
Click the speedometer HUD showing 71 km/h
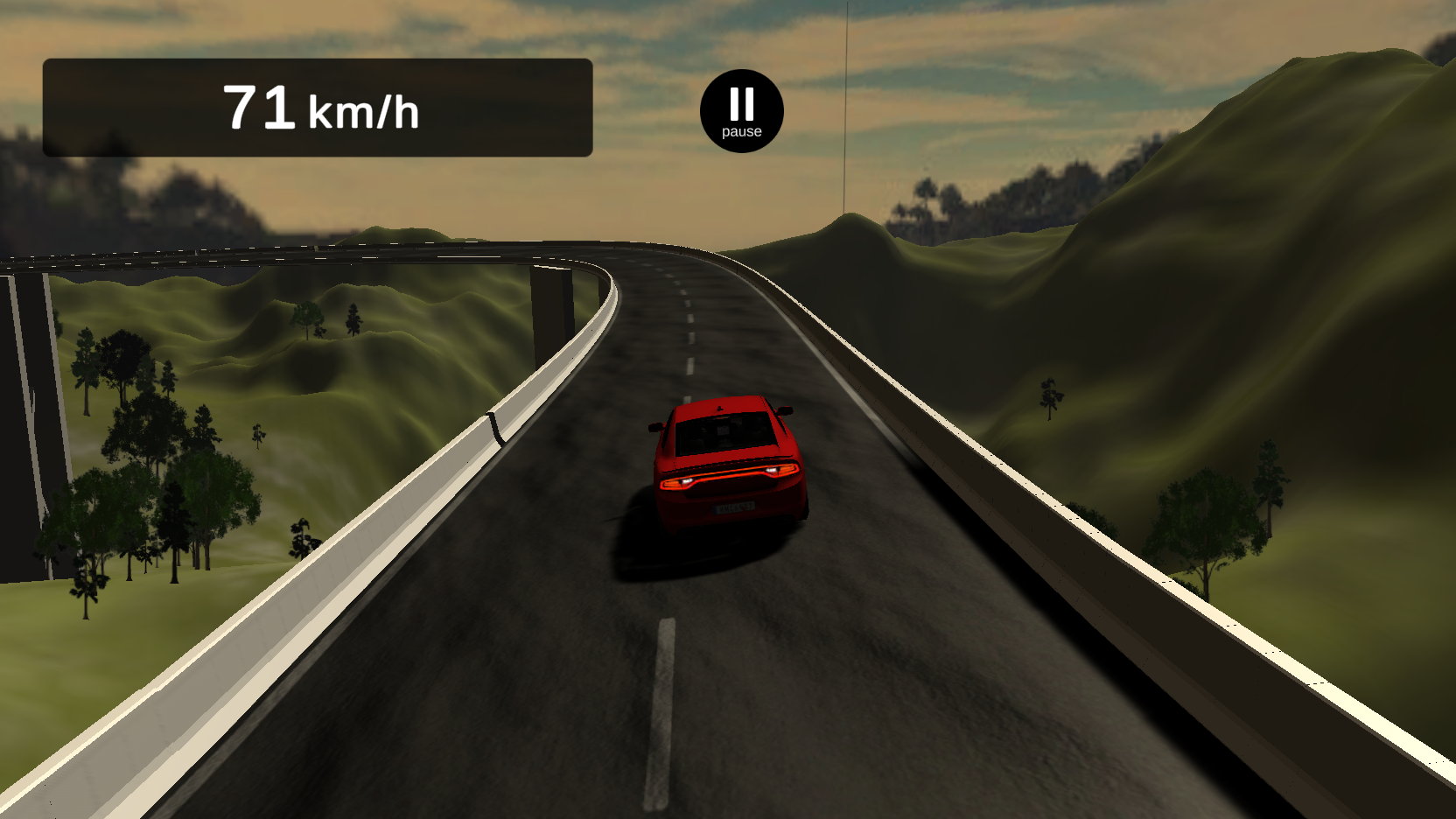tap(319, 107)
